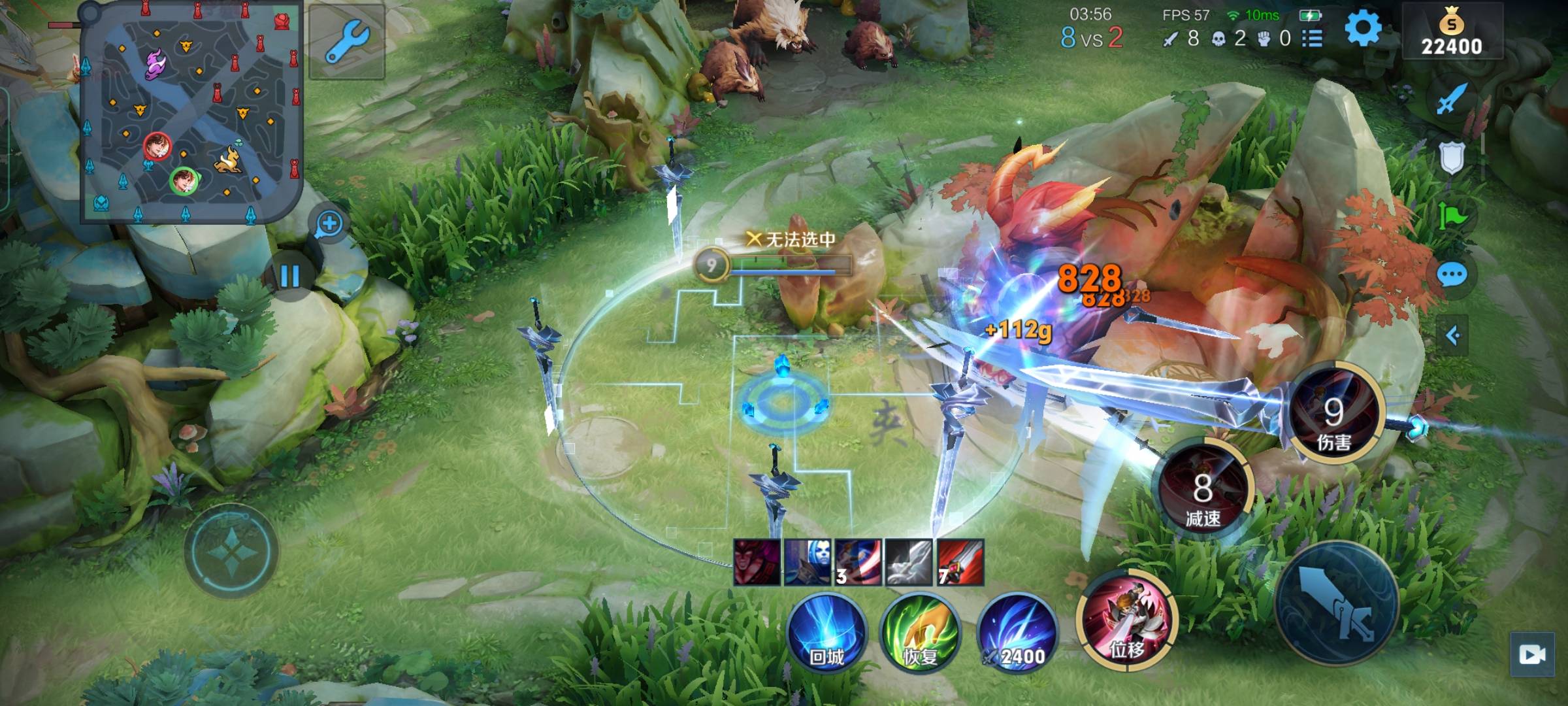The width and height of the screenshot is (1568, 706).
Task: Open the scoreboard list icon
Action: pyautogui.click(x=1312, y=39)
